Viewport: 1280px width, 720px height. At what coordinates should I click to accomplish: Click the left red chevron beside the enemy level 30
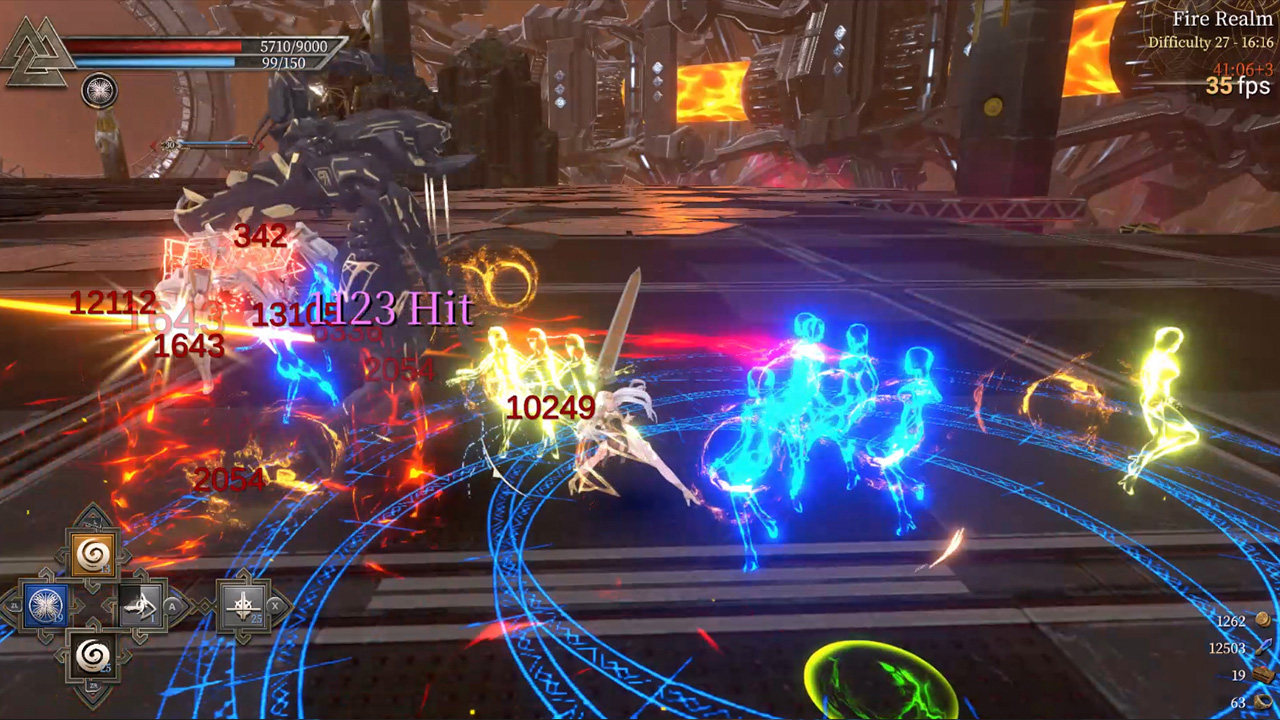(x=152, y=144)
